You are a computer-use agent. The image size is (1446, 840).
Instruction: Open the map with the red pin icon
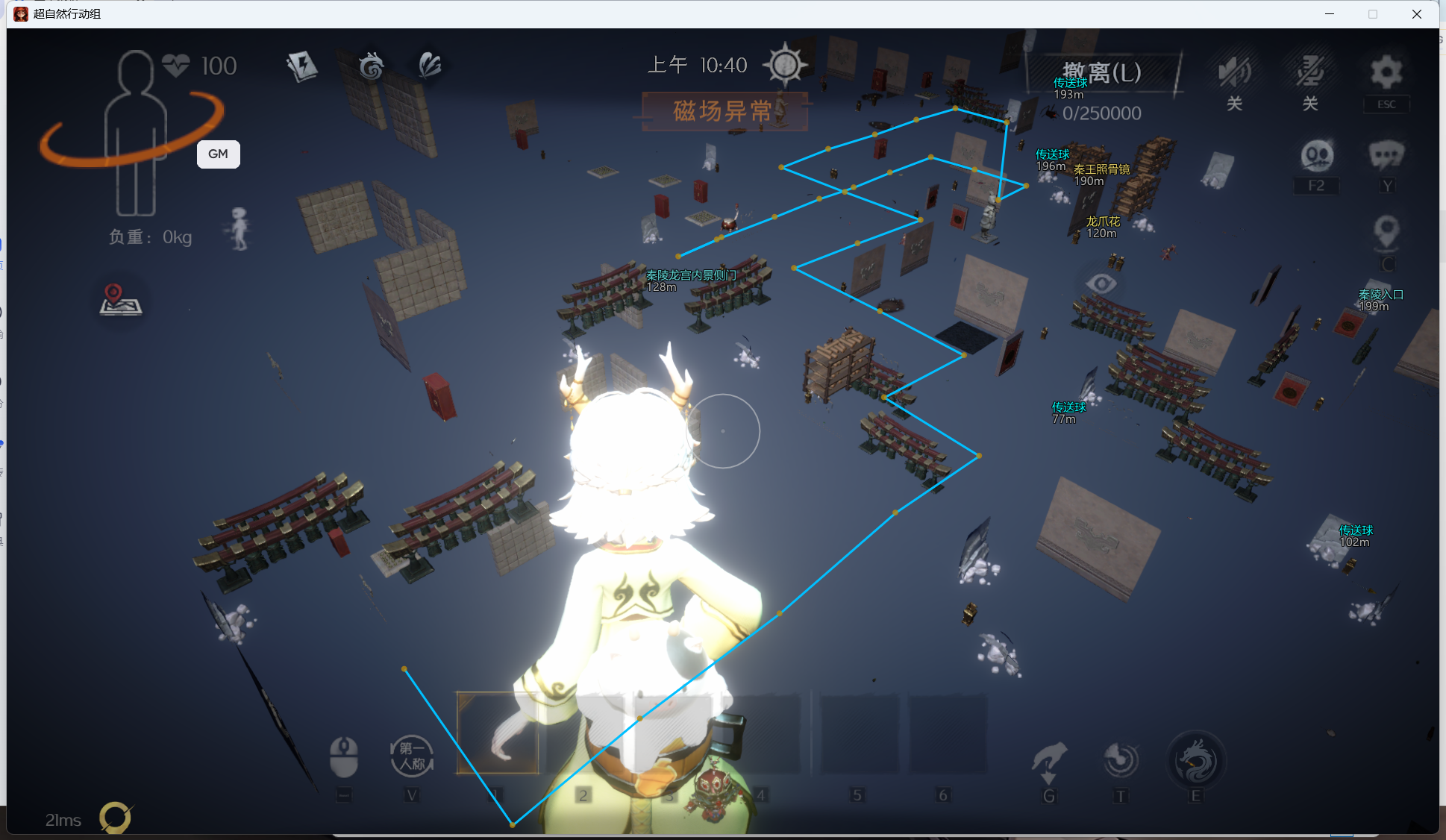coord(120,300)
